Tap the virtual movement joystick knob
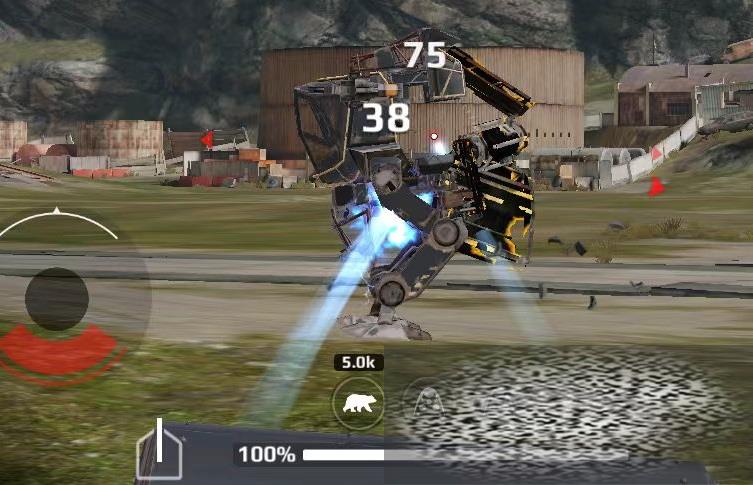Image resolution: width=753 pixels, height=485 pixels. click(x=57, y=298)
